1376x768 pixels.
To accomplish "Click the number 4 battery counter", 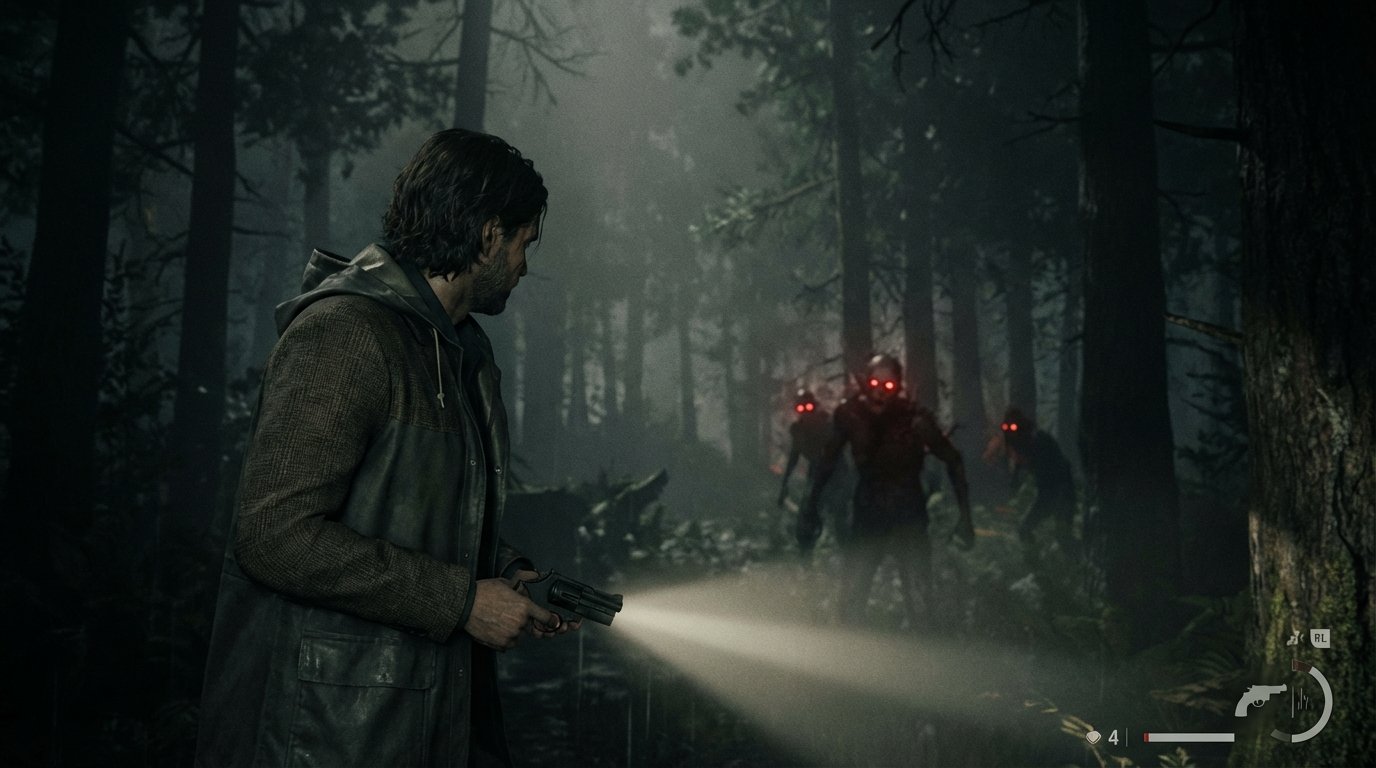I will [x=1113, y=738].
